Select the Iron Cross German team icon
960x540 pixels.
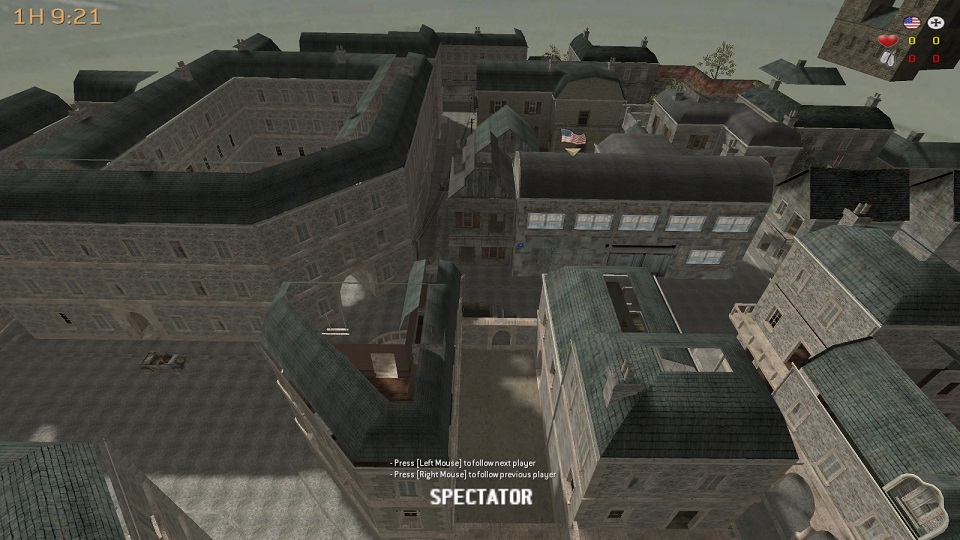click(936, 22)
